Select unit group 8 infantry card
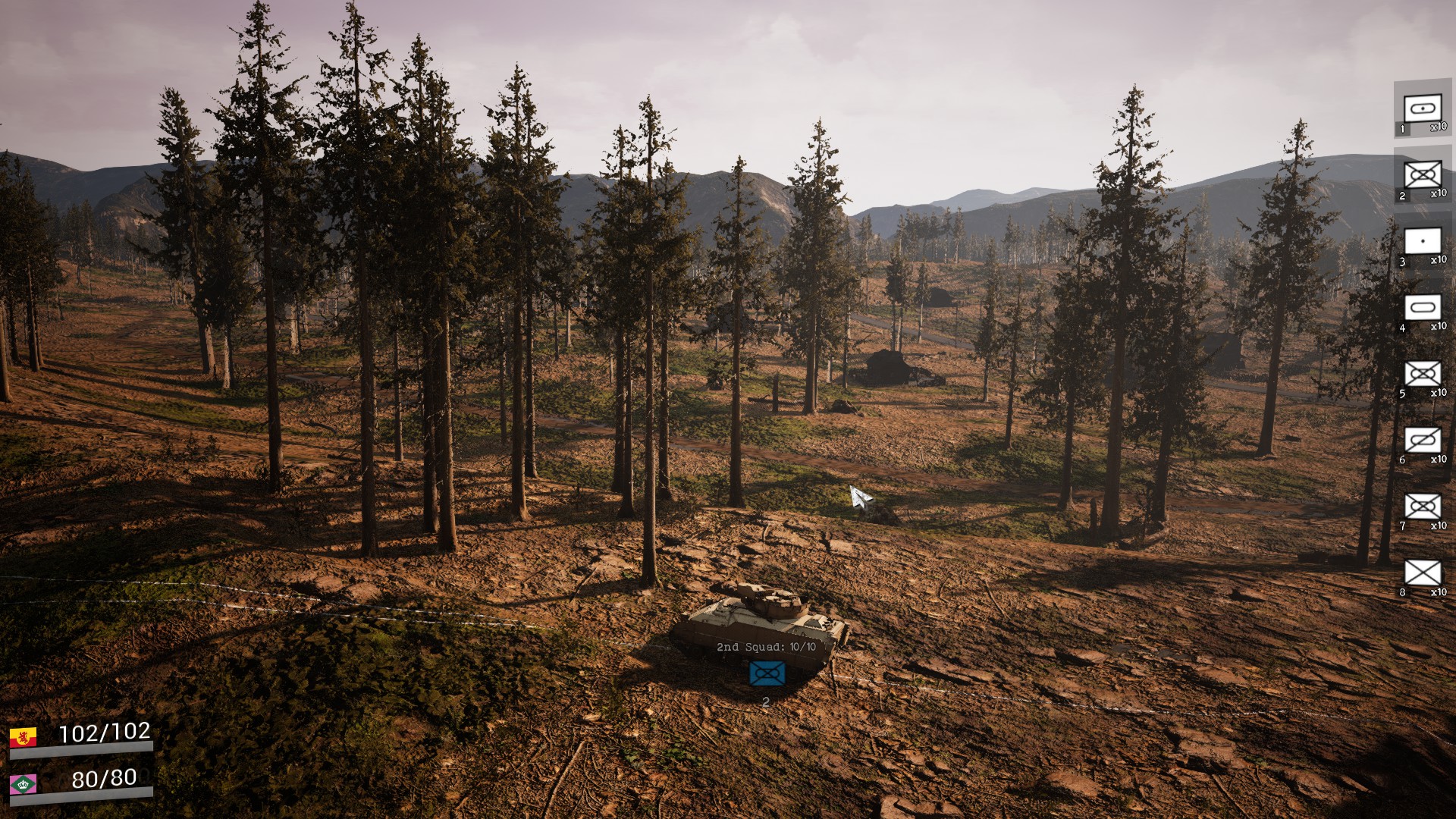Screen dimensions: 1456x819 1422,574
